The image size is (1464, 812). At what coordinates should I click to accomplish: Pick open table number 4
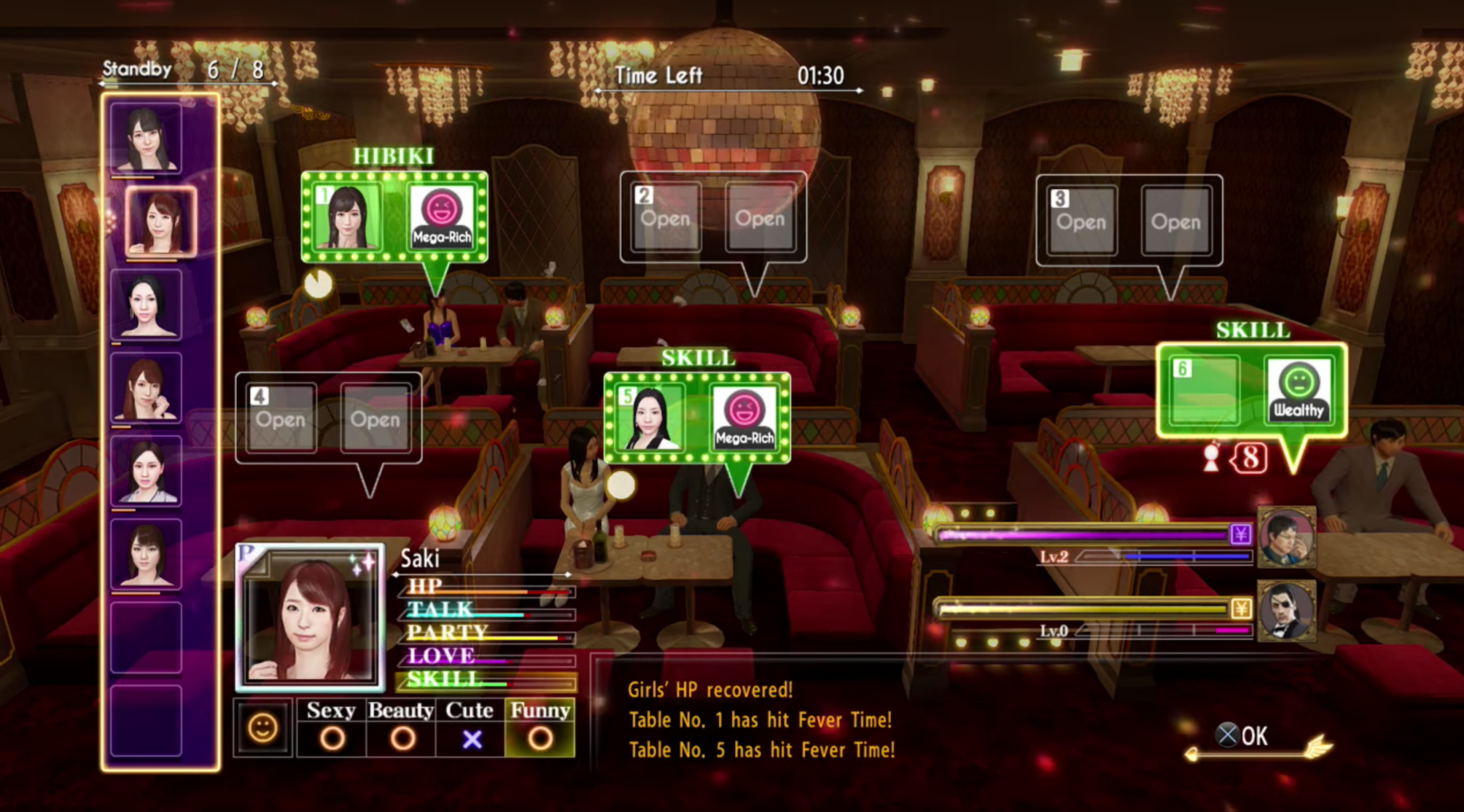coord(281,419)
